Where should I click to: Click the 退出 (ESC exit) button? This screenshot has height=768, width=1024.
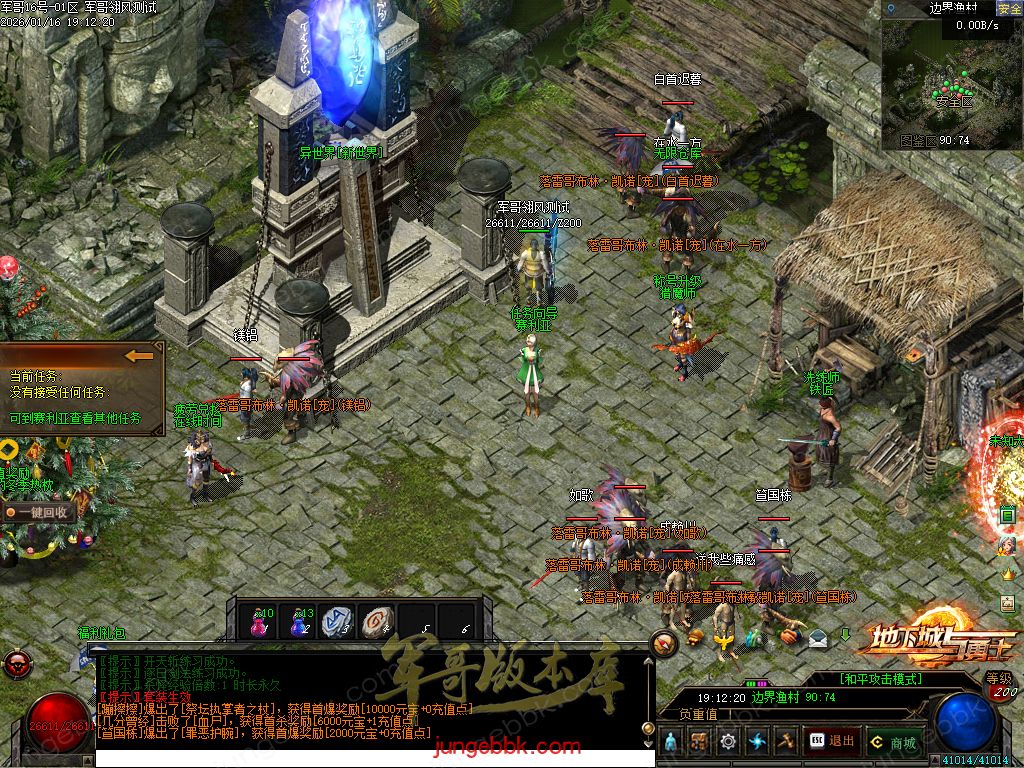point(832,741)
